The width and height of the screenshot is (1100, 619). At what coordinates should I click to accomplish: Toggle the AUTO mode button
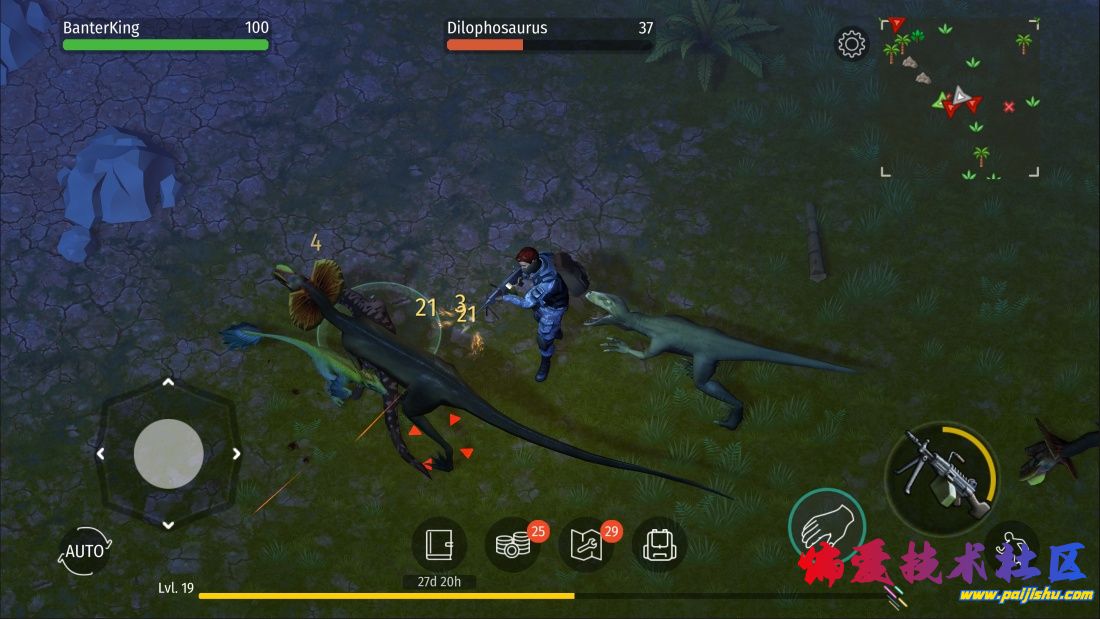84,551
